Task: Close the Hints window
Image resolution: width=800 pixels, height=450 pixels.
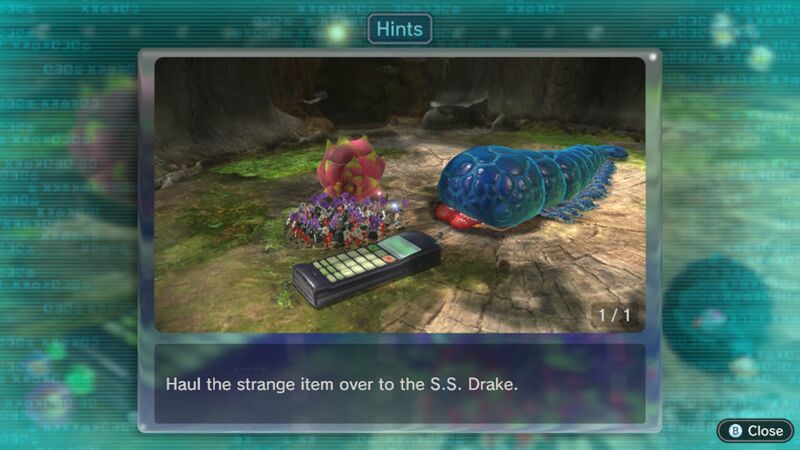Action: [x=755, y=430]
